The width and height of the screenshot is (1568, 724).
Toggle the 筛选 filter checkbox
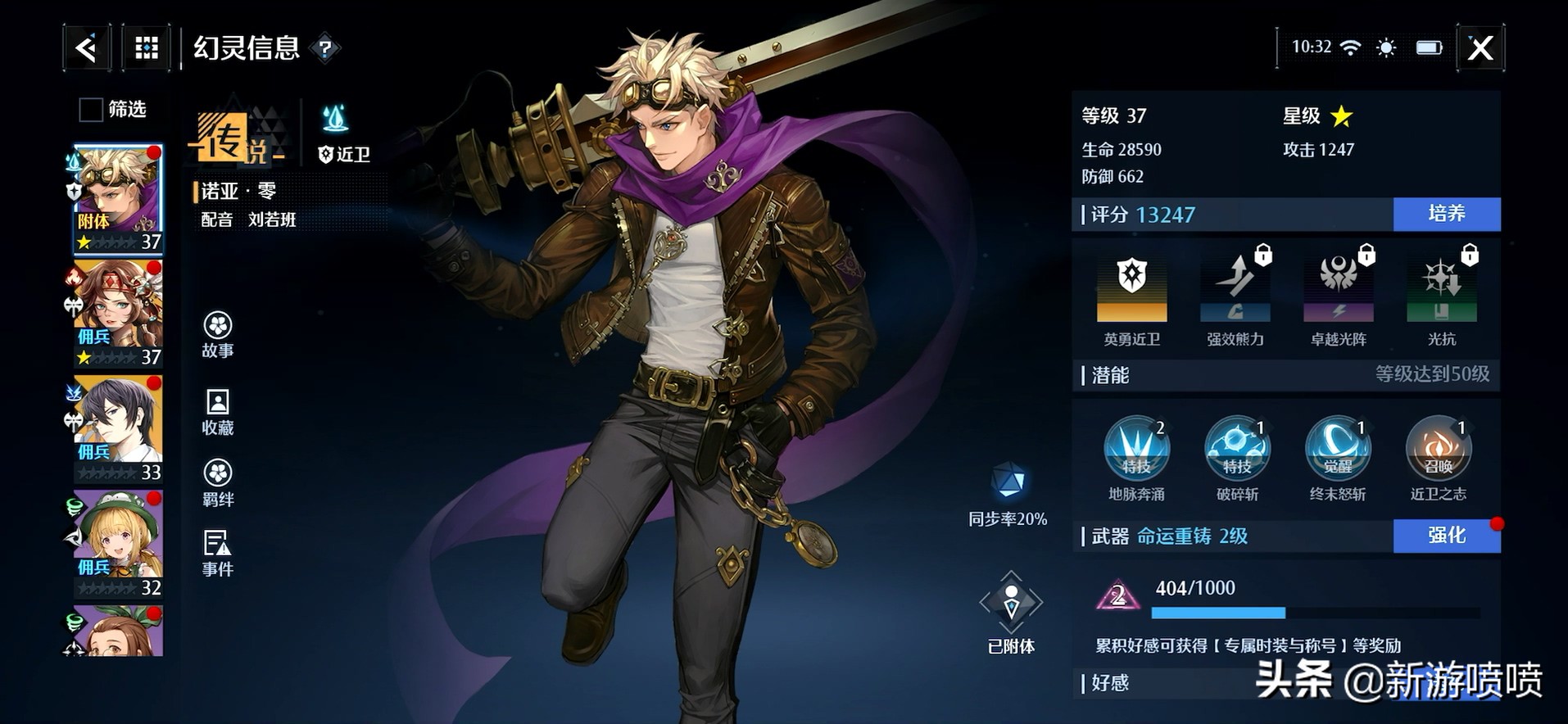(x=90, y=109)
